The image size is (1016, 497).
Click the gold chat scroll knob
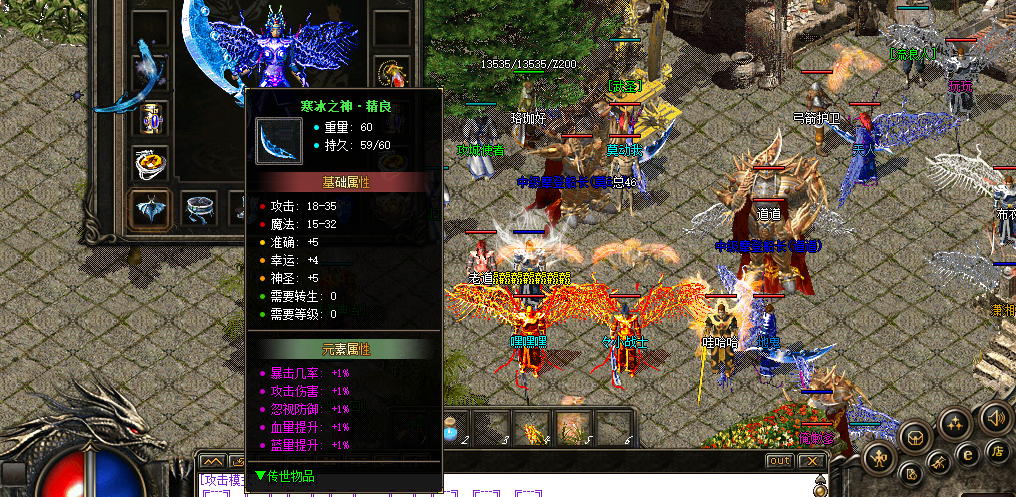pos(822,485)
